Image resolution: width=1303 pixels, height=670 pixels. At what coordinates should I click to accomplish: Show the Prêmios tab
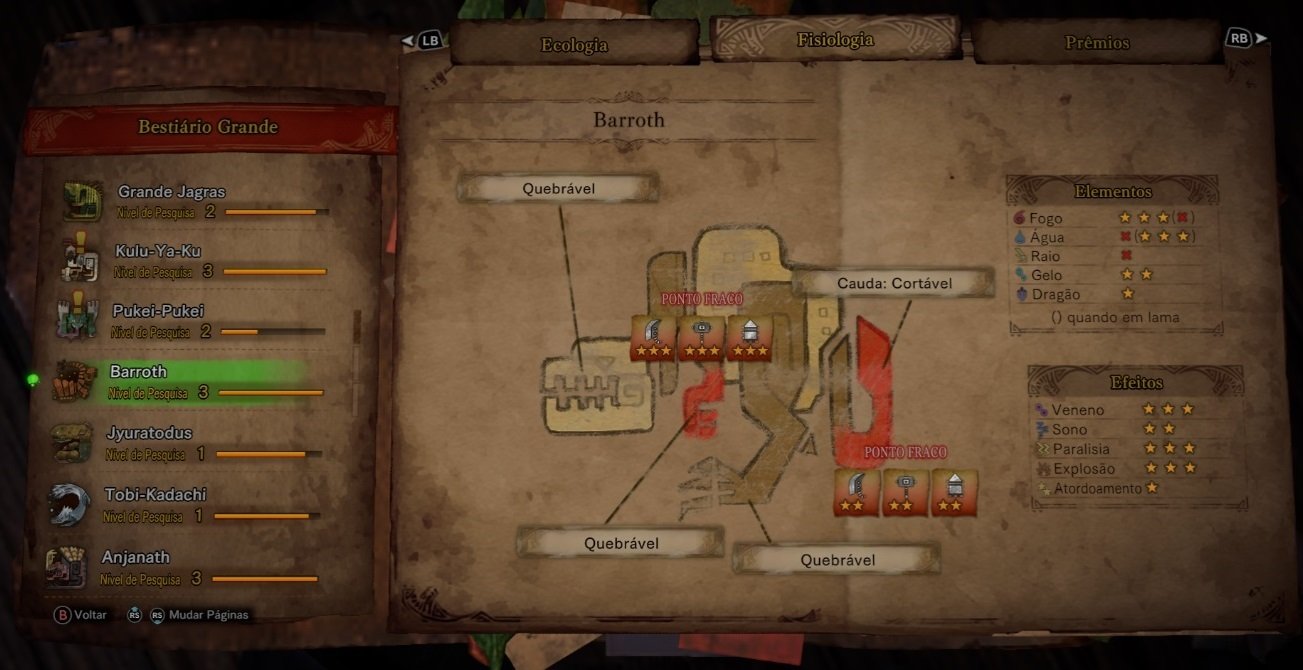(x=1097, y=43)
